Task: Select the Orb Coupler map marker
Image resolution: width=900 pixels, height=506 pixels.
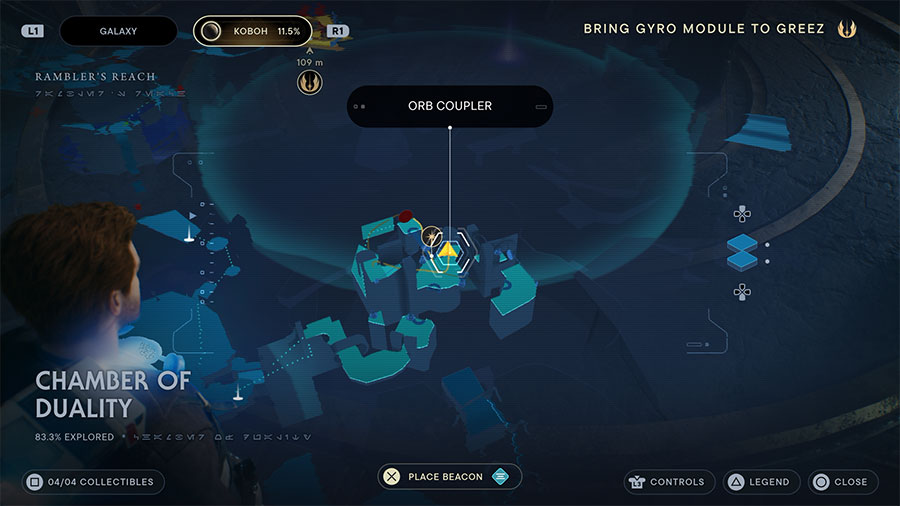Action: pos(450,252)
